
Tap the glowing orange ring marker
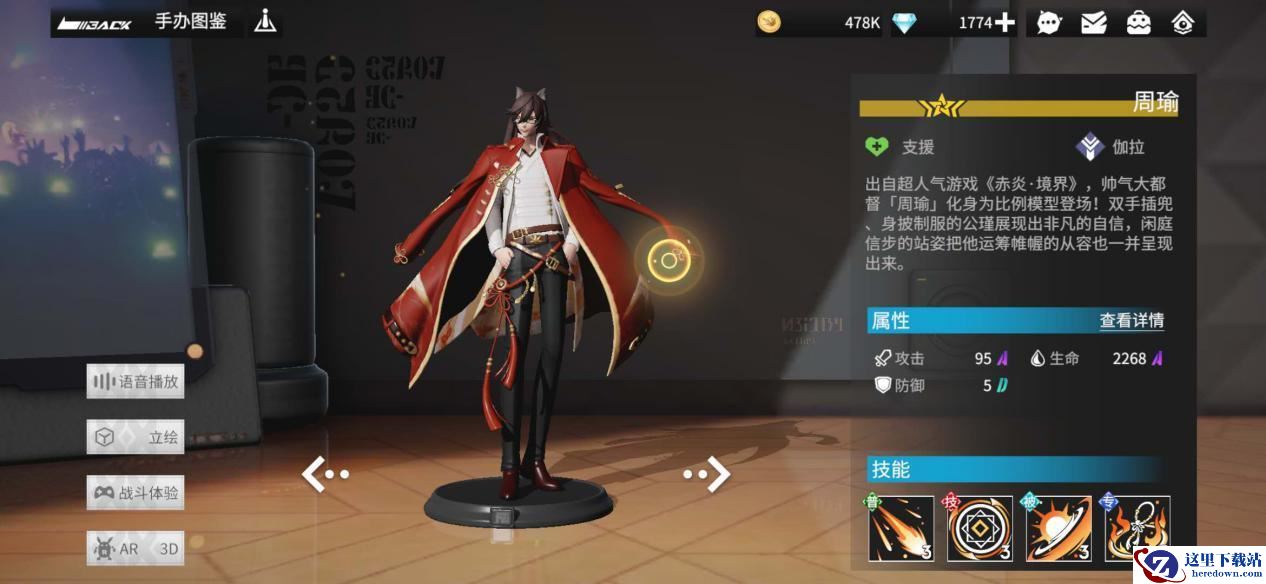669,261
